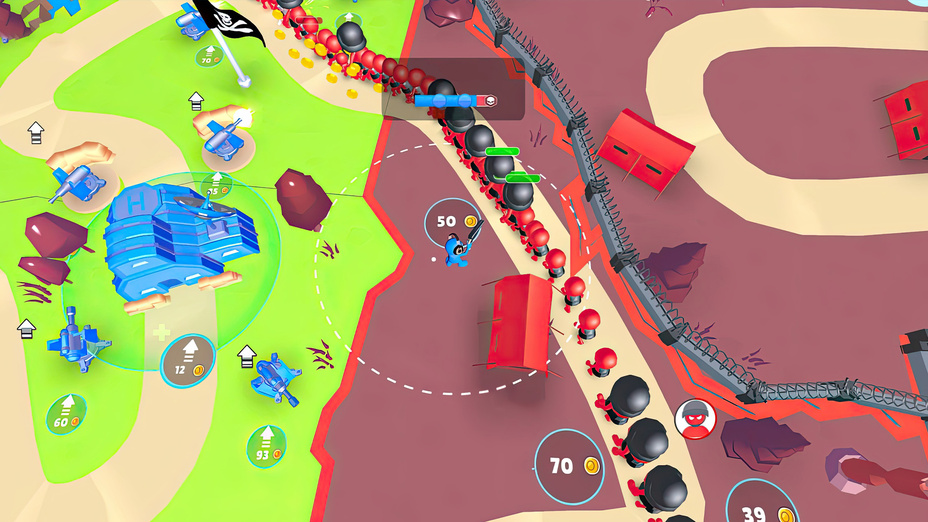Screen dimensions: 928x522
Task: Tap the 50-coin purchase bubble
Action: [452, 221]
